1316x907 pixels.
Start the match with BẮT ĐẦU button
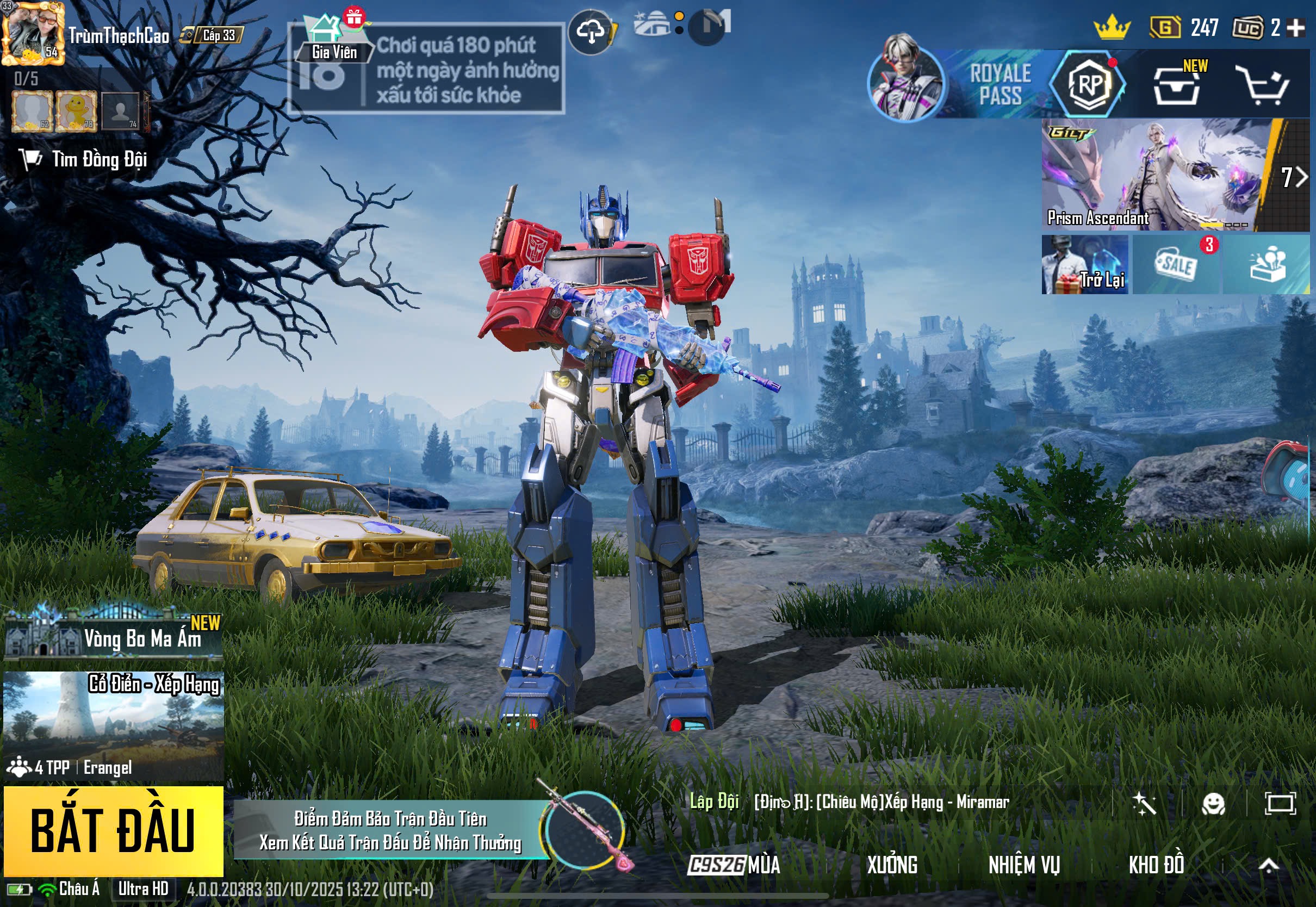[x=113, y=830]
